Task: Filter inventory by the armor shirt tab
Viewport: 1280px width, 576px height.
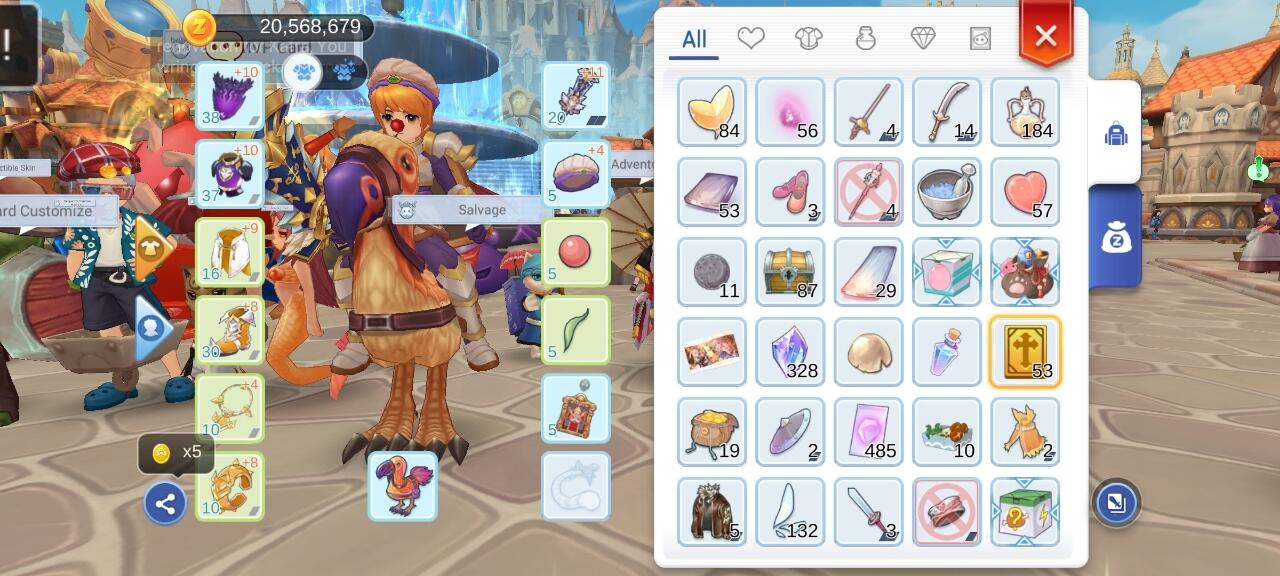Action: (x=808, y=38)
